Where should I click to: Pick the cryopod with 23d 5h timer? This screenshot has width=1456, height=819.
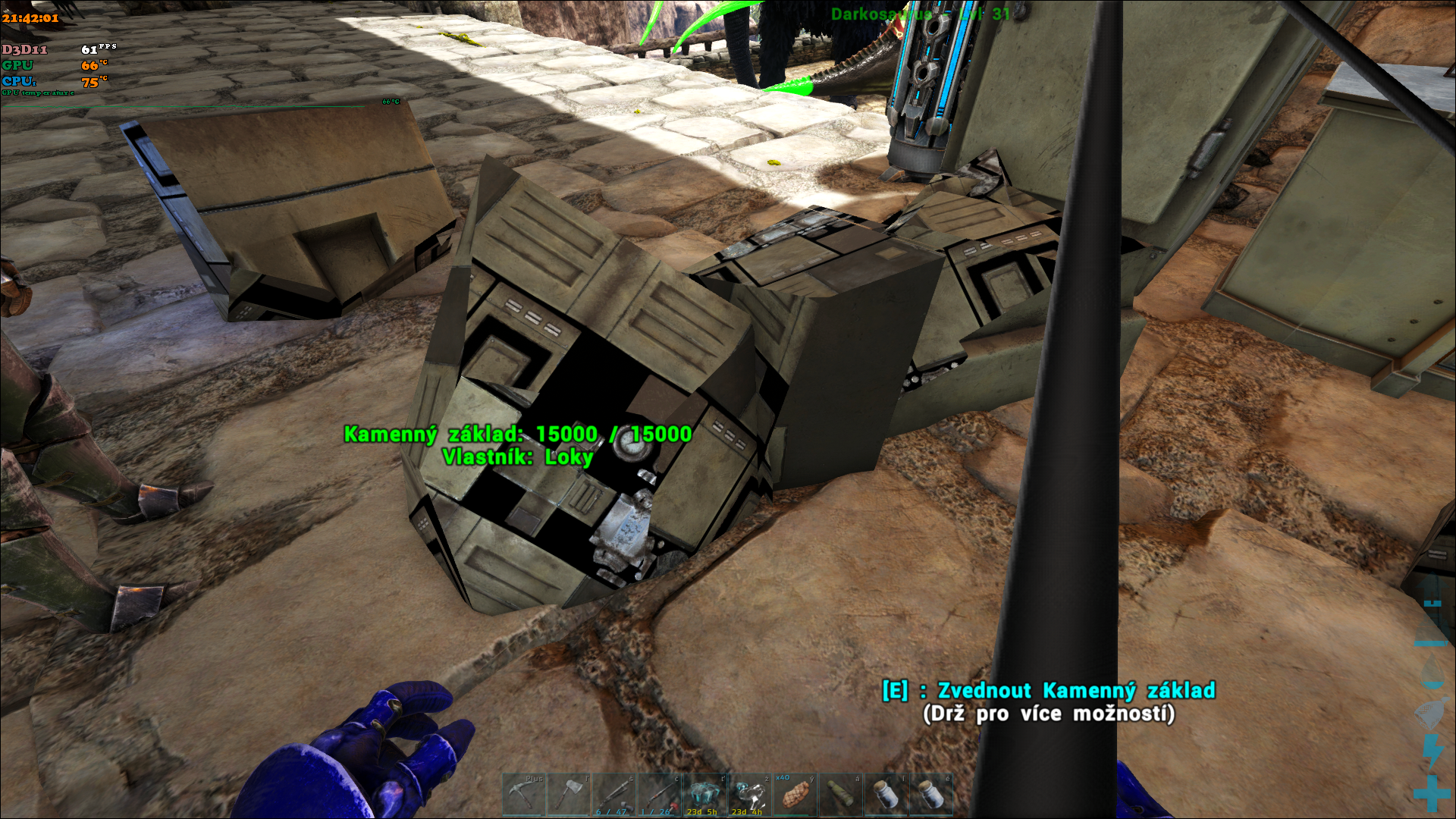tap(704, 794)
